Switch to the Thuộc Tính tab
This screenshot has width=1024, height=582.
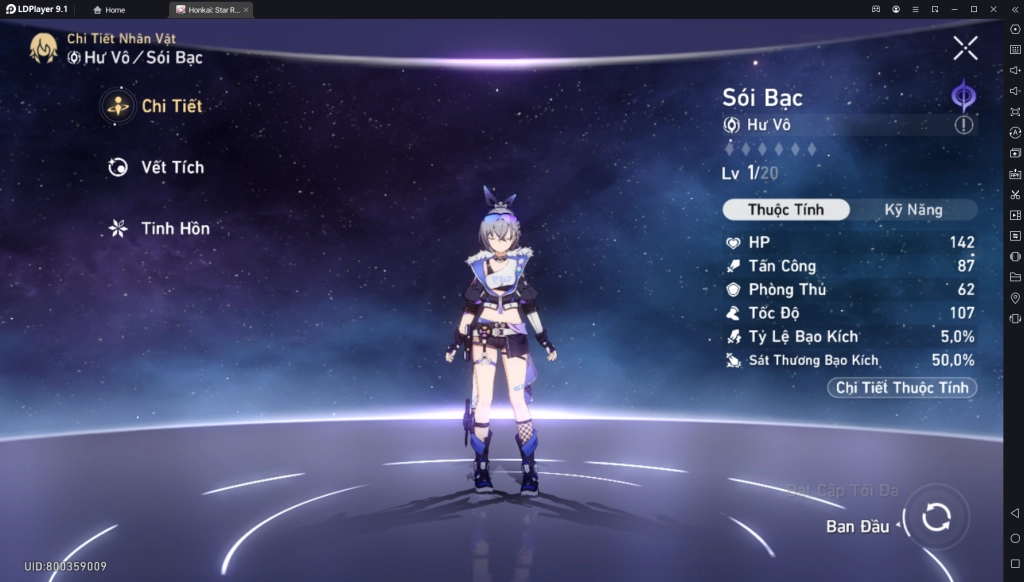coord(786,210)
